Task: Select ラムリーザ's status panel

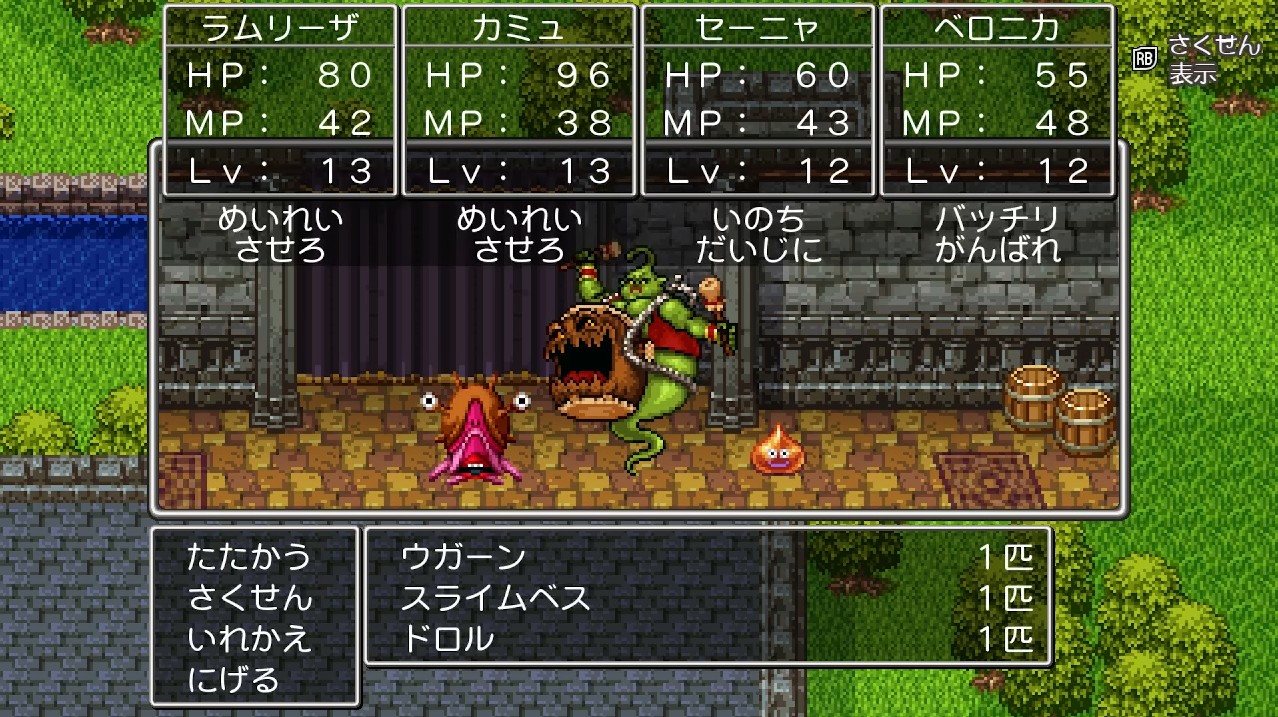Action: point(280,100)
